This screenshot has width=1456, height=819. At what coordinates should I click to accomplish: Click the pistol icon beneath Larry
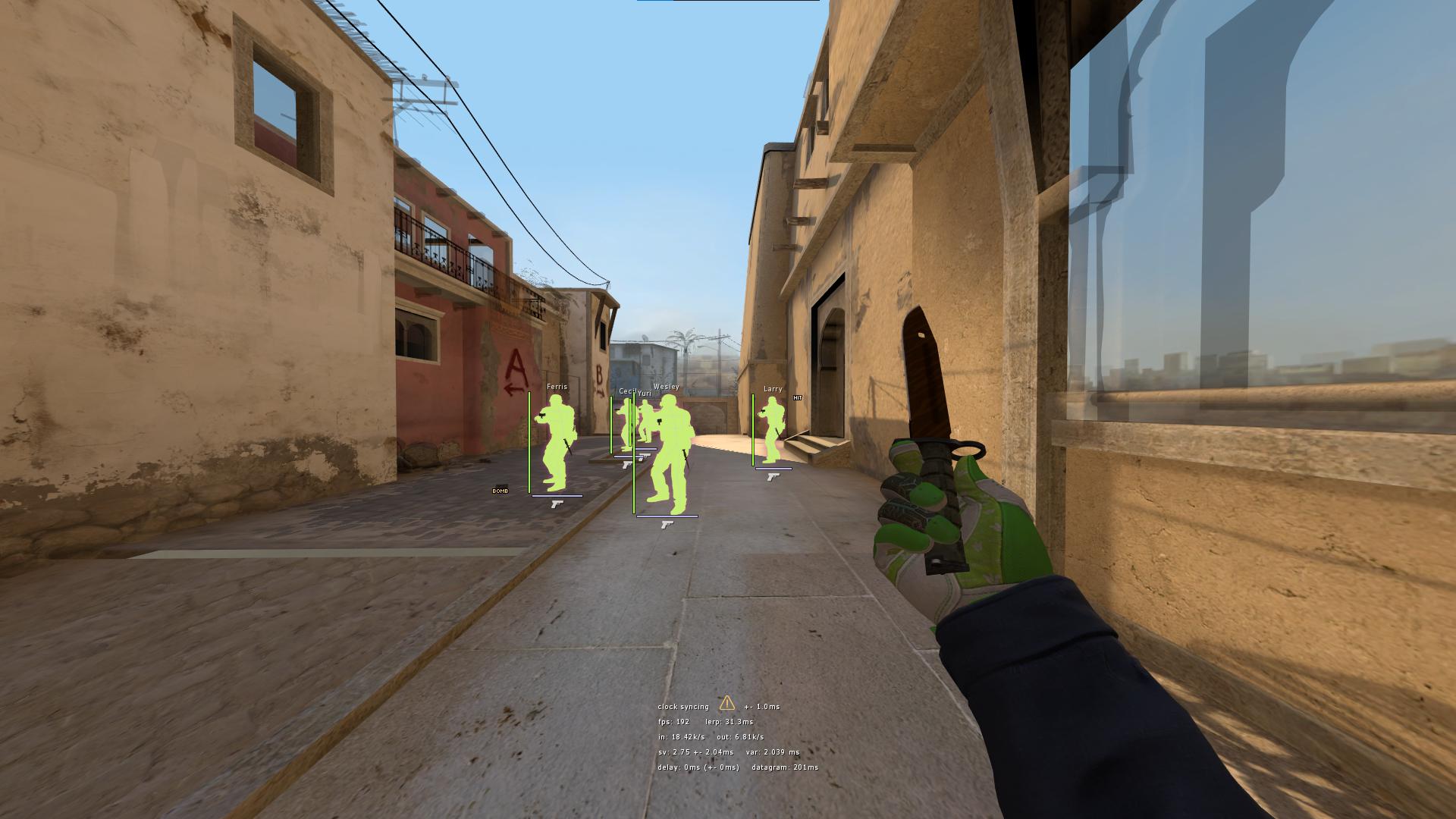(773, 477)
